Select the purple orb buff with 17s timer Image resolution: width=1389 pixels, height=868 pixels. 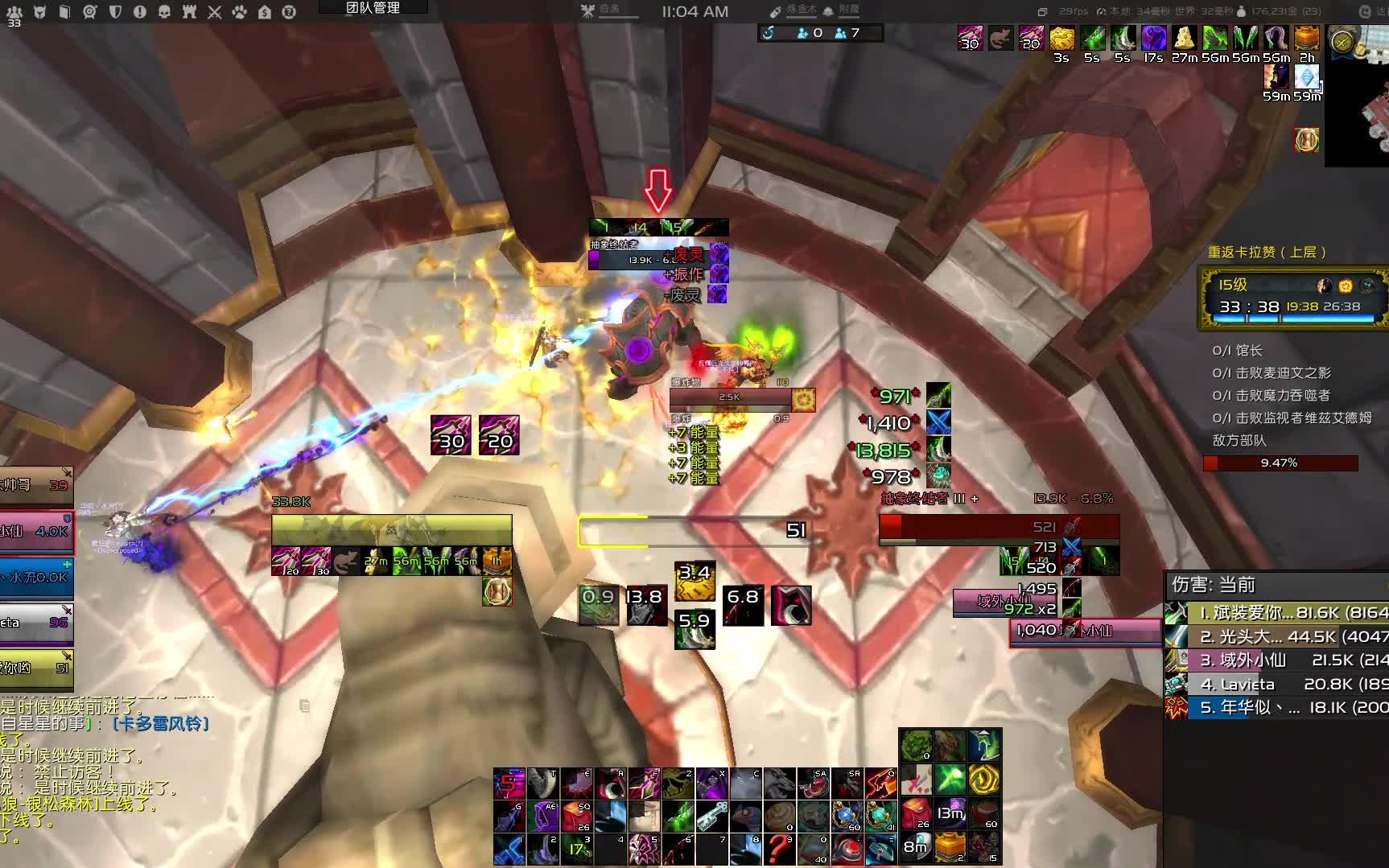(1153, 39)
